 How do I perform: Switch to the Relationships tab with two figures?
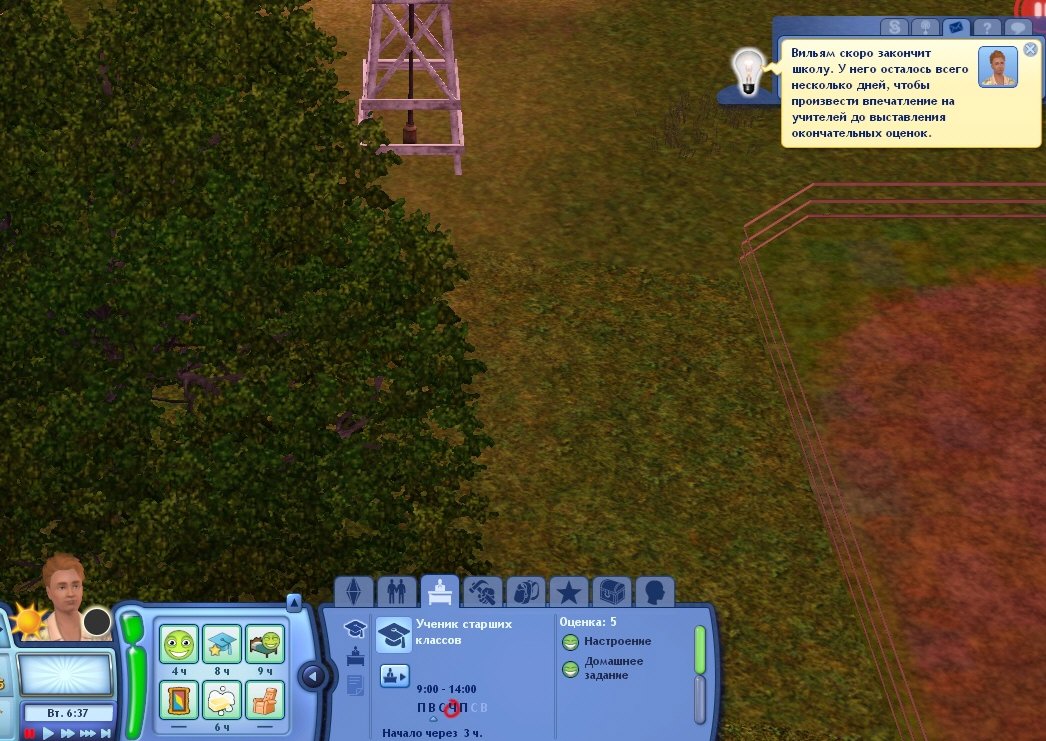(x=397, y=593)
